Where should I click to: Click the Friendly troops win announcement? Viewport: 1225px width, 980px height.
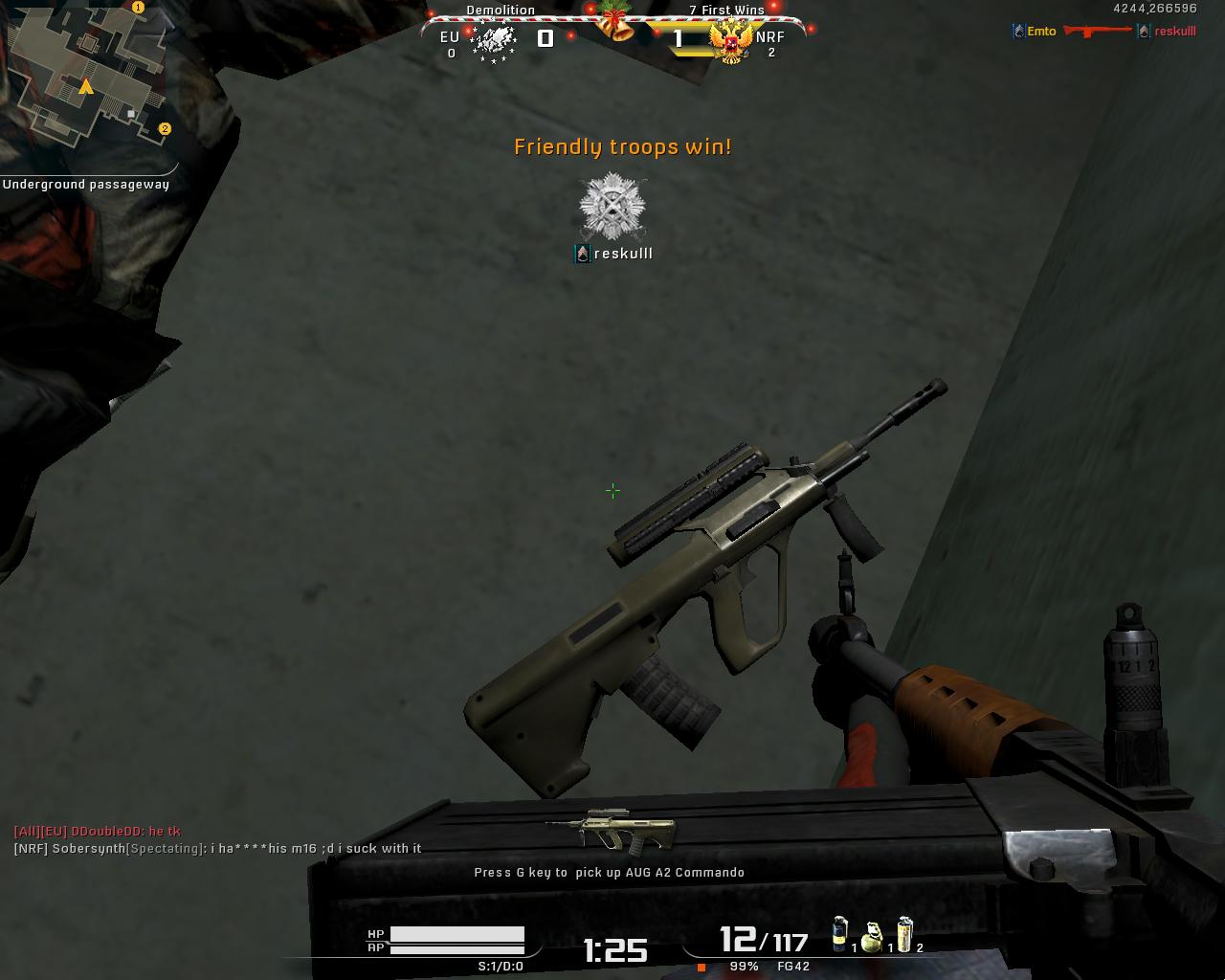pyautogui.click(x=622, y=147)
